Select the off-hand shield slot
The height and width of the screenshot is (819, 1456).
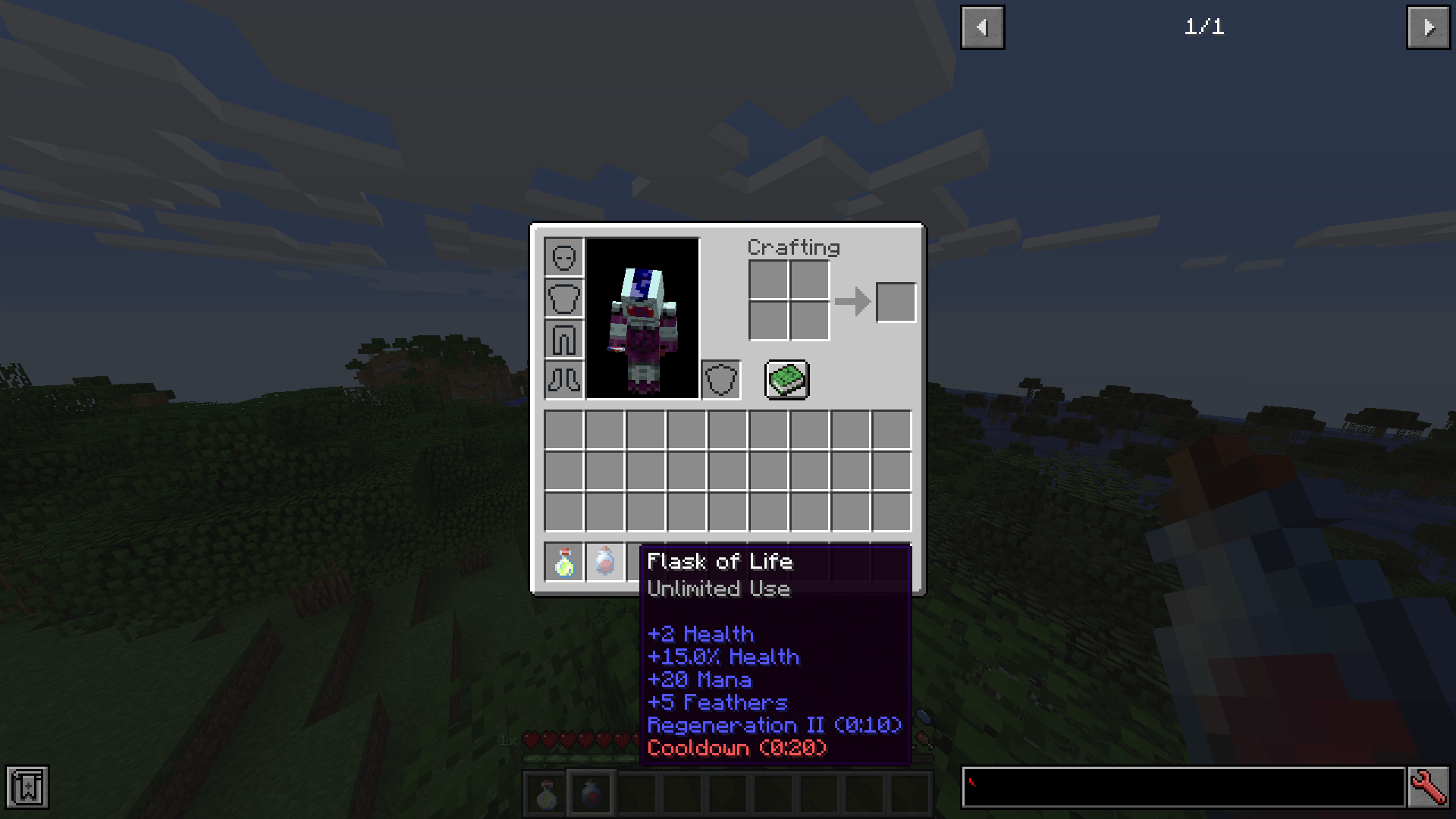tap(722, 379)
